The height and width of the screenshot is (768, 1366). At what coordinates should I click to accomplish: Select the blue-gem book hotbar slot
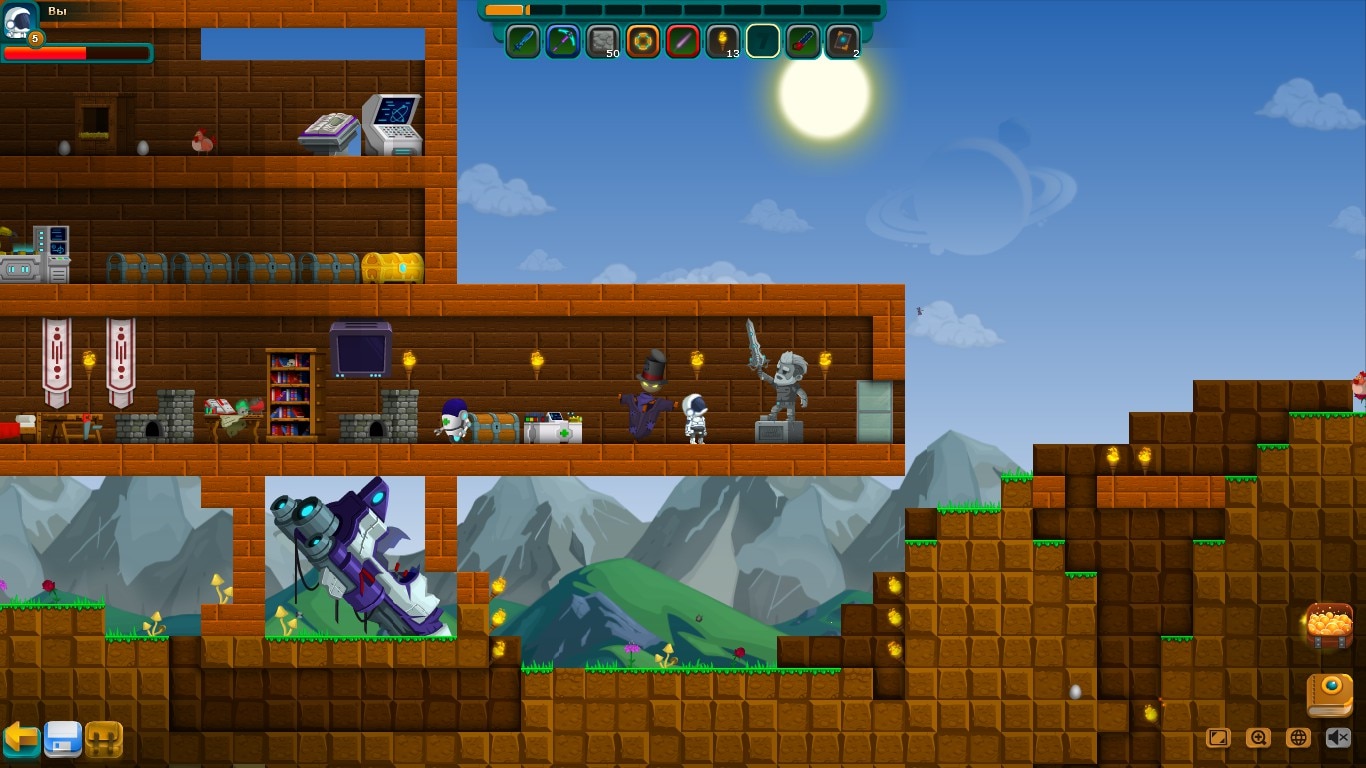[x=843, y=42]
